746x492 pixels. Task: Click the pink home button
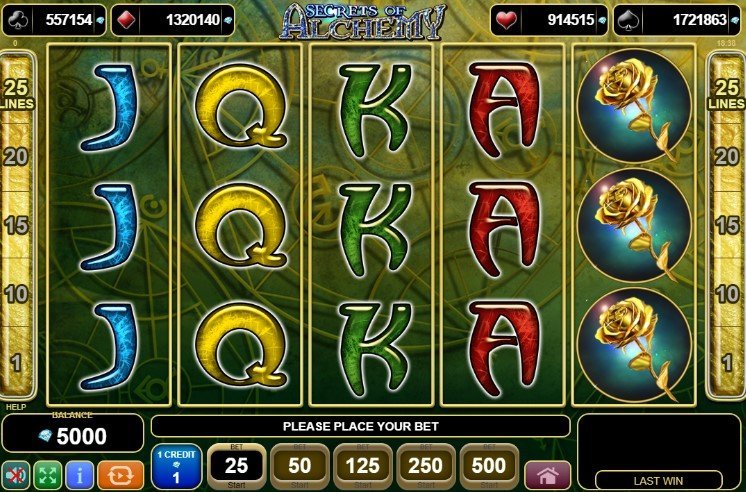click(547, 475)
